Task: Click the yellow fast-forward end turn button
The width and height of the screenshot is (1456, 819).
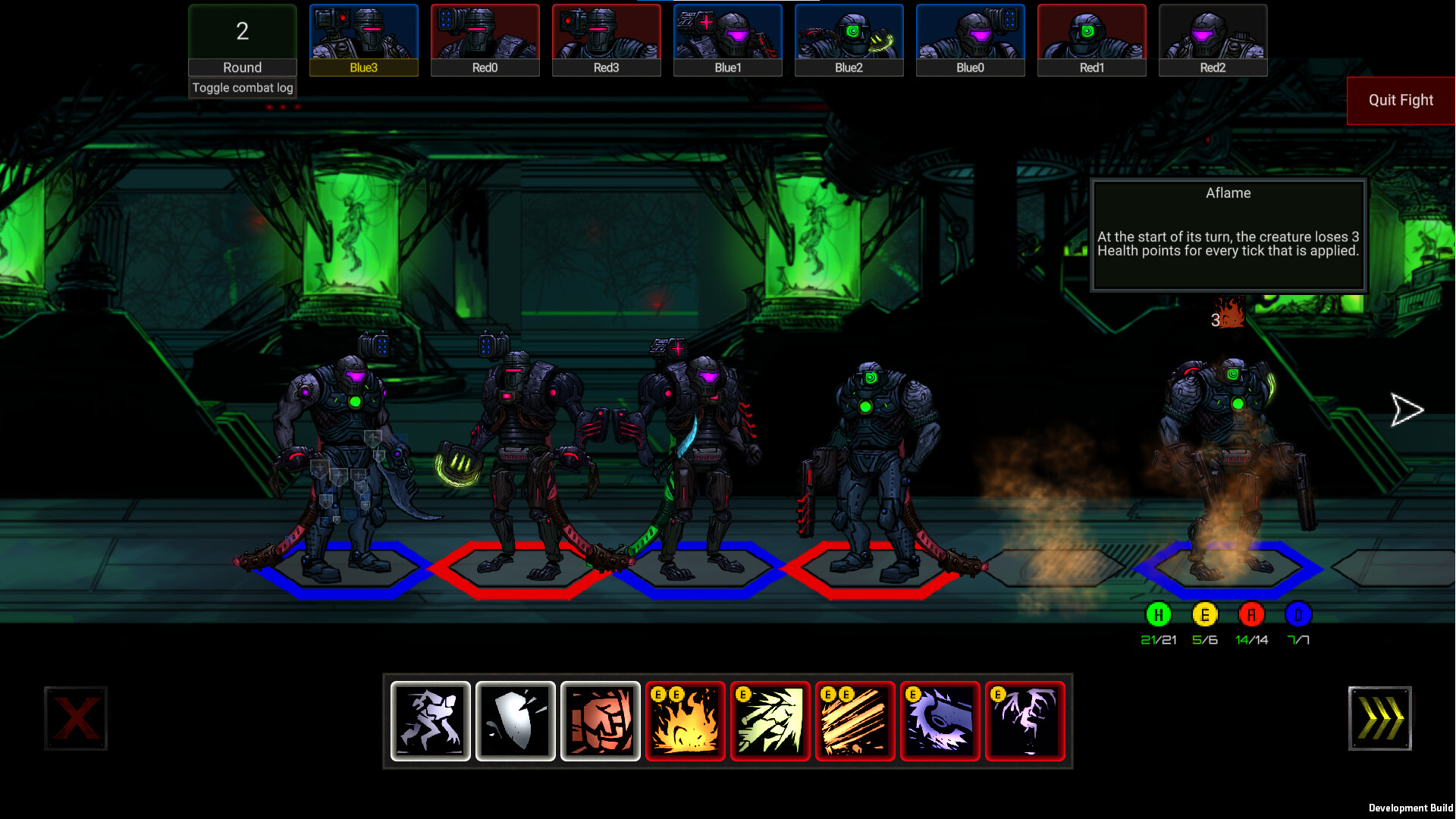Action: tap(1379, 718)
